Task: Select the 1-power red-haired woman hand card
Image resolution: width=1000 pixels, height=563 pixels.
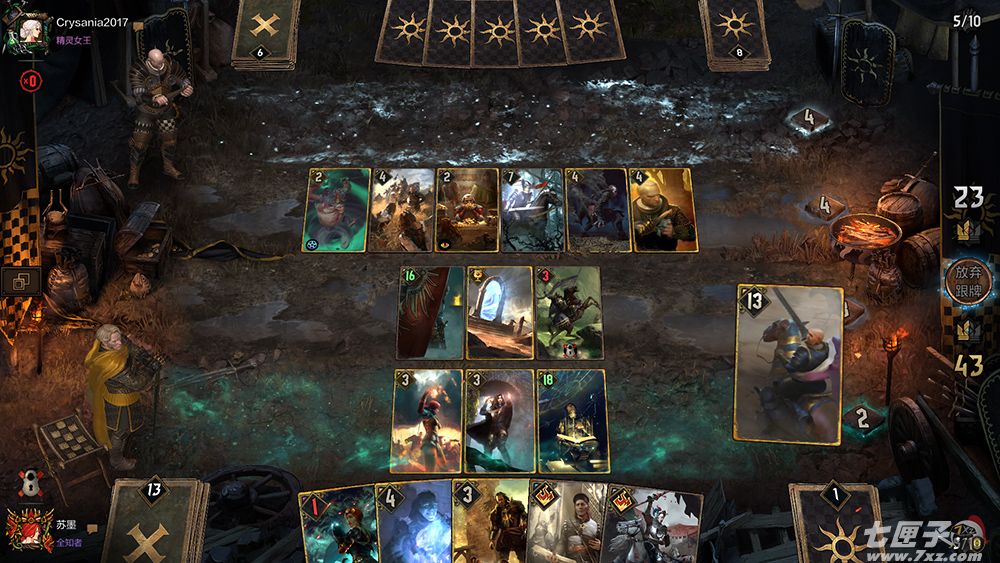Action: click(x=338, y=526)
